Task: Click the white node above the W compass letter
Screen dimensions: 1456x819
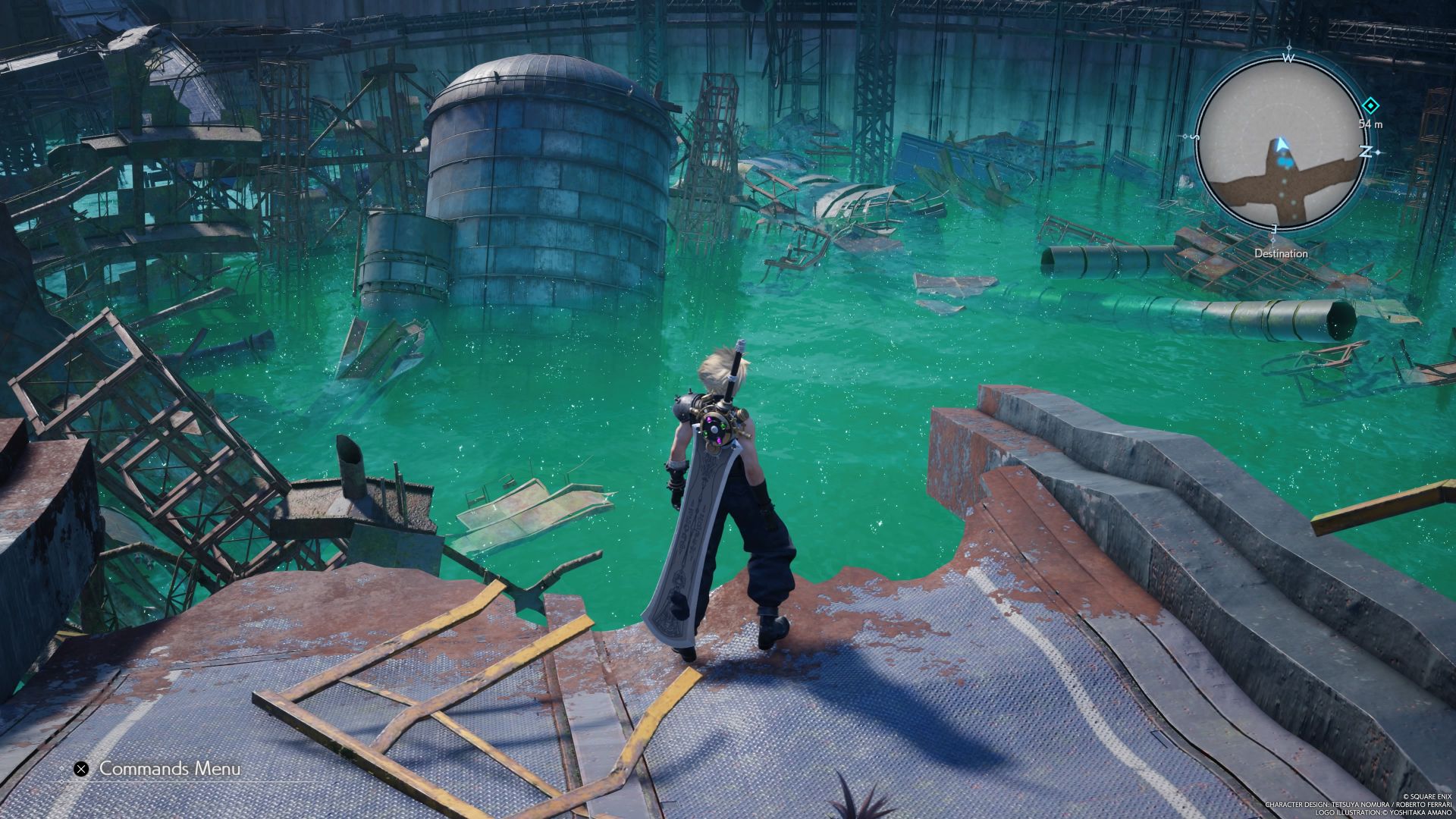Action: point(1288,46)
